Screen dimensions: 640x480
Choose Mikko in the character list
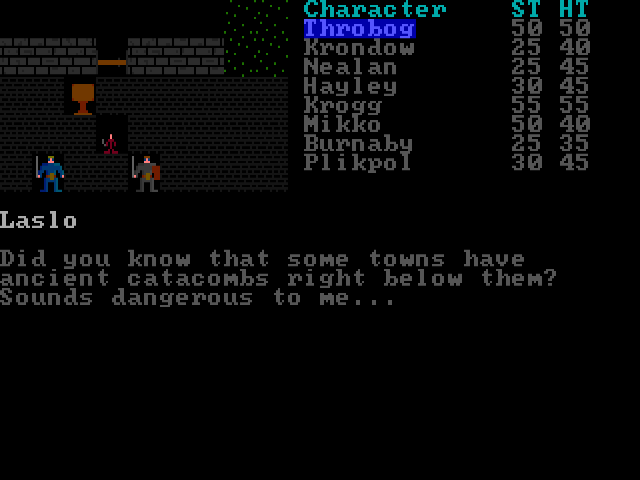pyautogui.click(x=342, y=124)
